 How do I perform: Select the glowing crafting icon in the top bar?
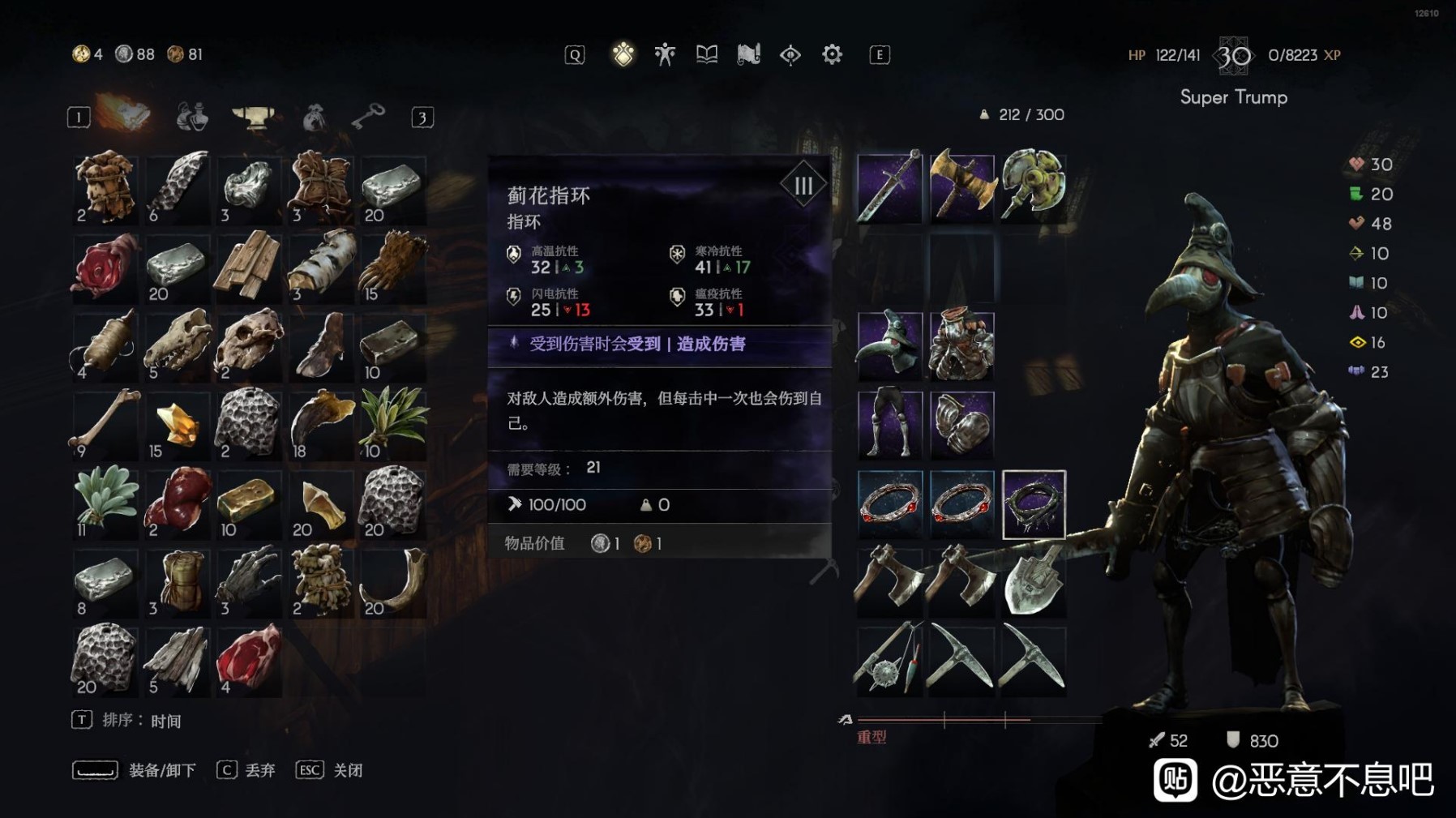click(x=623, y=54)
